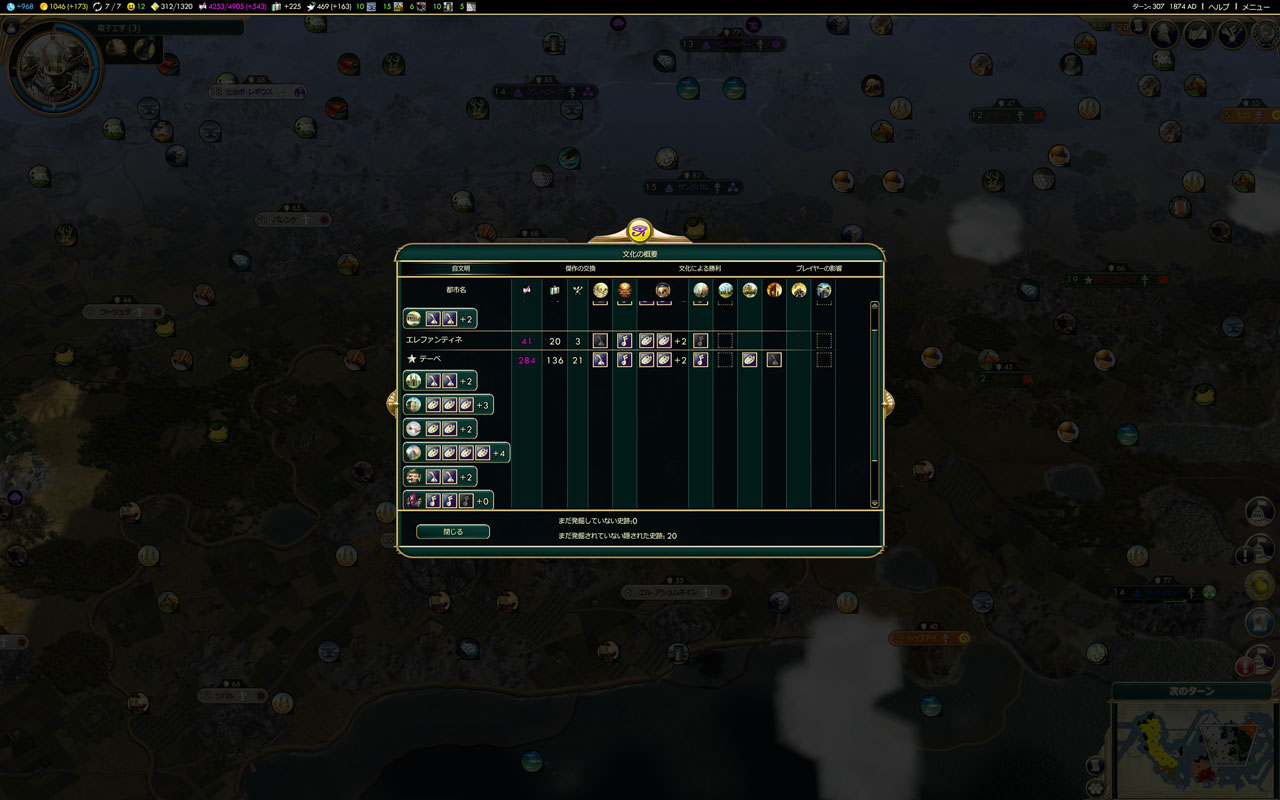Select the building row with +3 bonus
The height and width of the screenshot is (800, 1280).
[448, 405]
